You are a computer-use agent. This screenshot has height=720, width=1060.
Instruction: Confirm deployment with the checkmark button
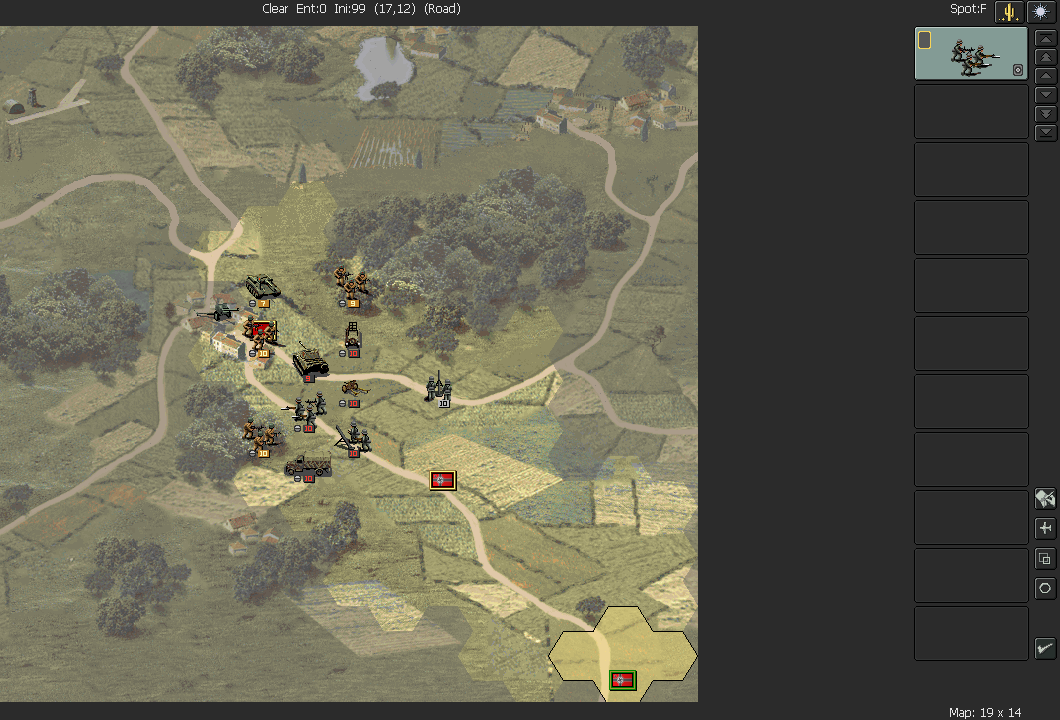[x=1045, y=648]
